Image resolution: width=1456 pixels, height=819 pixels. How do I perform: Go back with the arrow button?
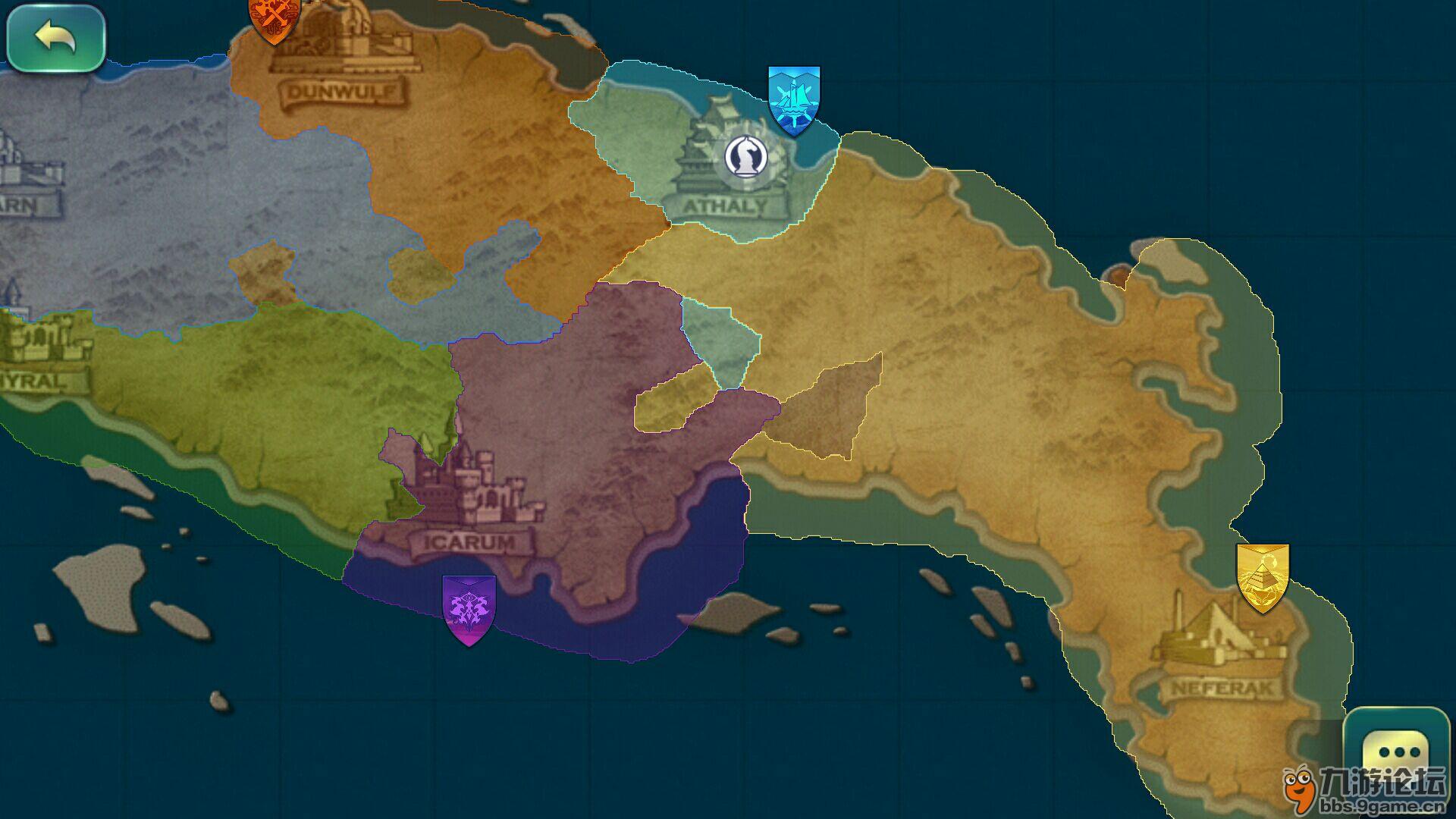point(55,38)
